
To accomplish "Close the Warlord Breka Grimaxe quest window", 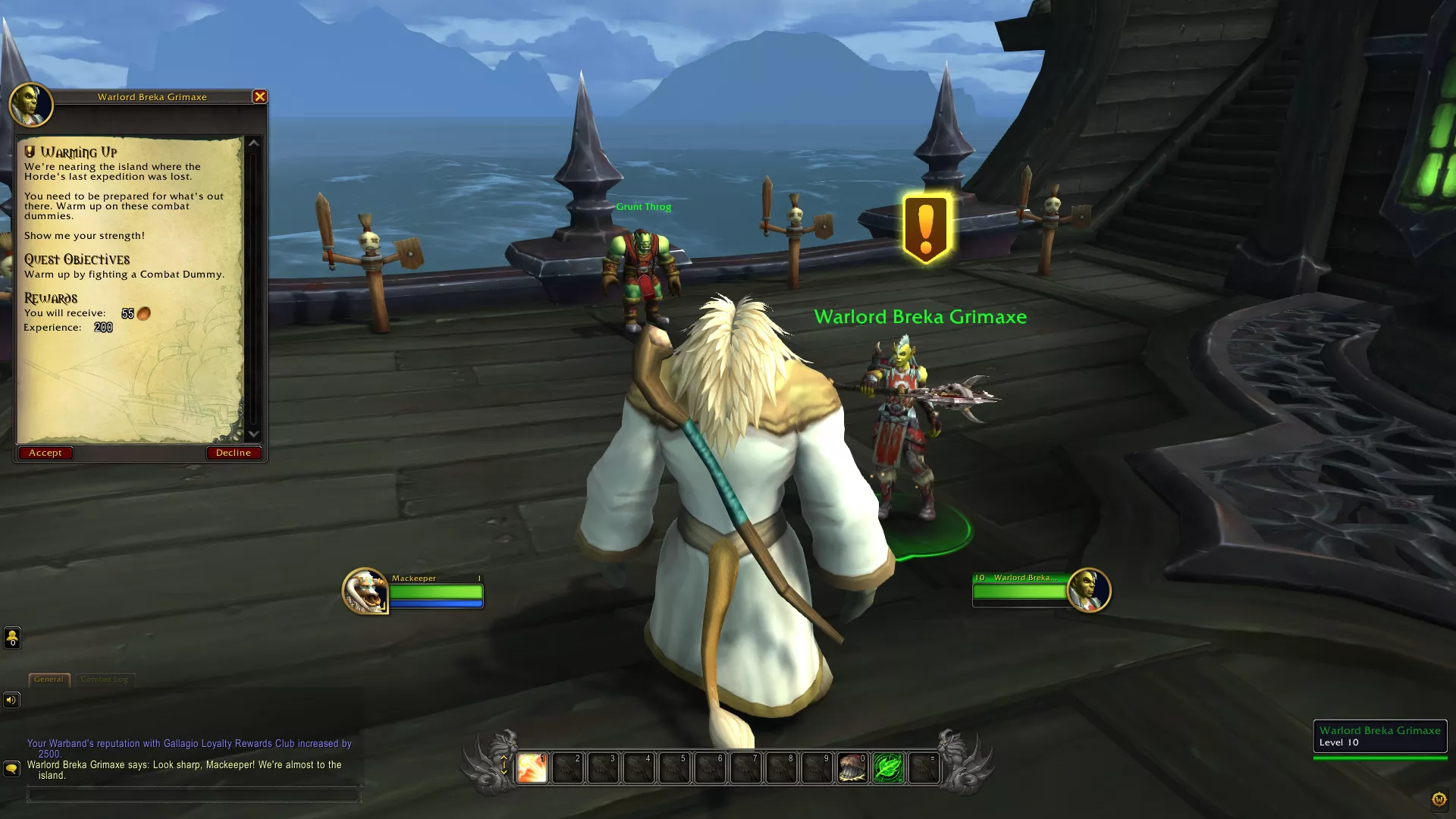I will (x=259, y=96).
